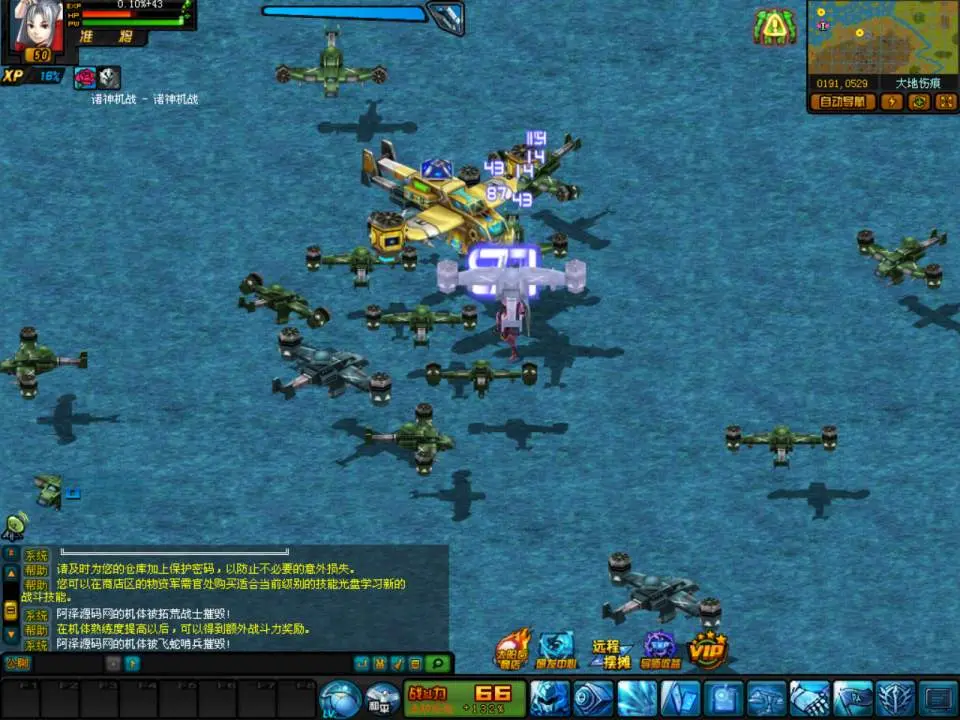The height and width of the screenshot is (720, 960).
Task: Select the 系统 system chat tag
Action: 36,556
